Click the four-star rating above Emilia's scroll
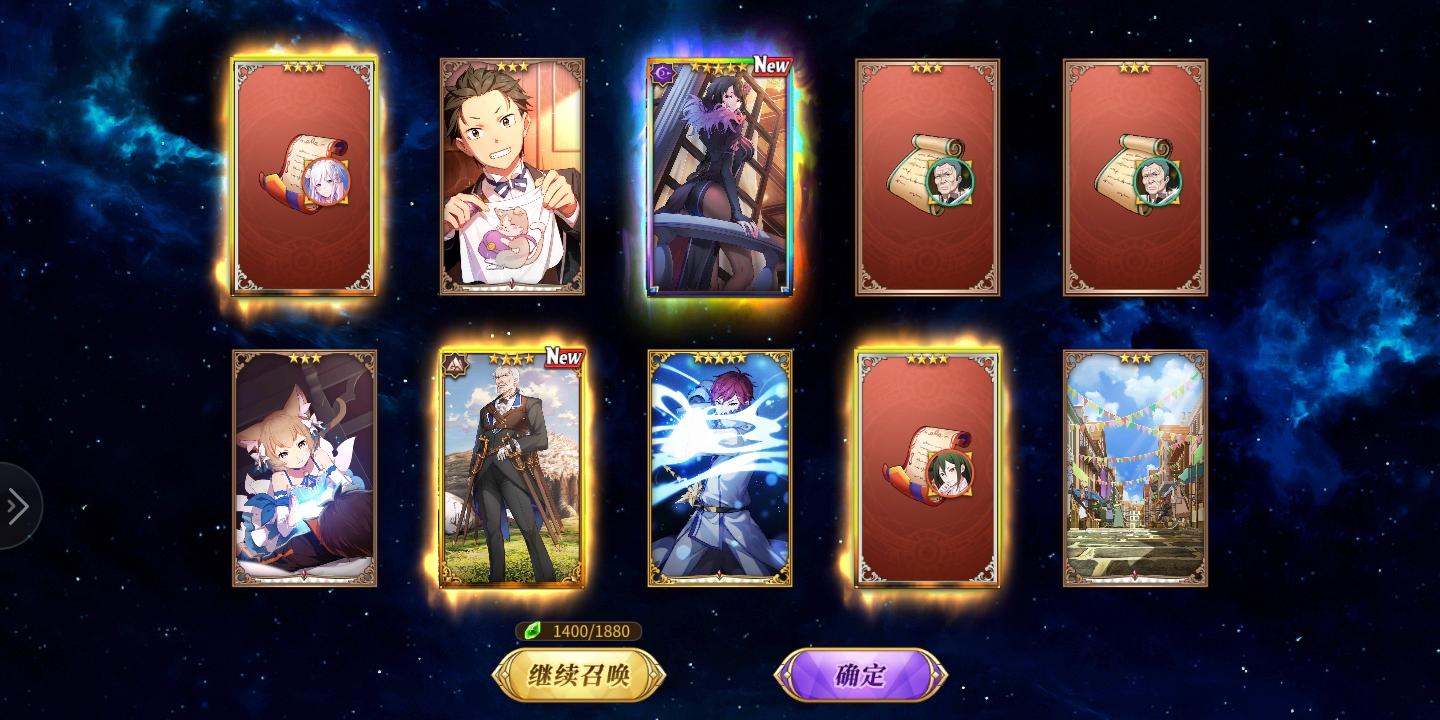 [305, 66]
